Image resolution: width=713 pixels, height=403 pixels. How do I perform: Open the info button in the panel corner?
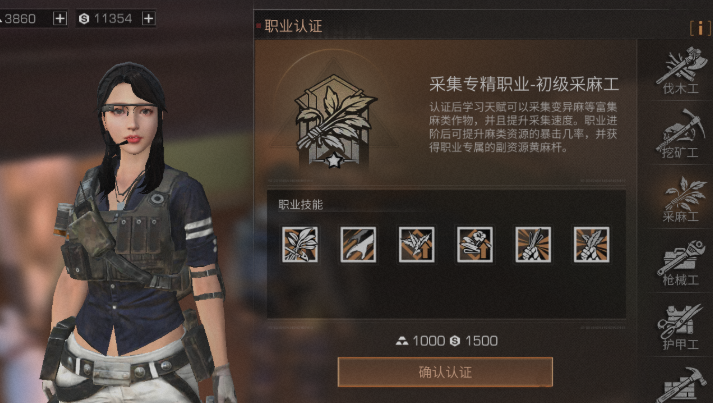tap(695, 27)
